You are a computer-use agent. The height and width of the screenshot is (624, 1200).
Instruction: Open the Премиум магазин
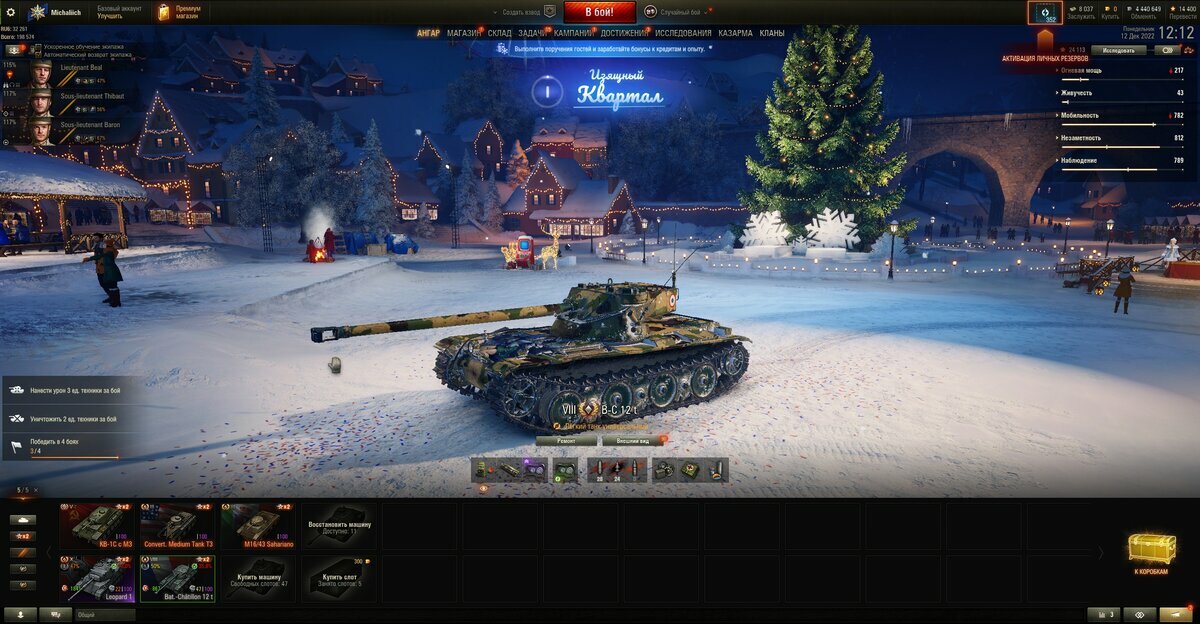[179, 12]
